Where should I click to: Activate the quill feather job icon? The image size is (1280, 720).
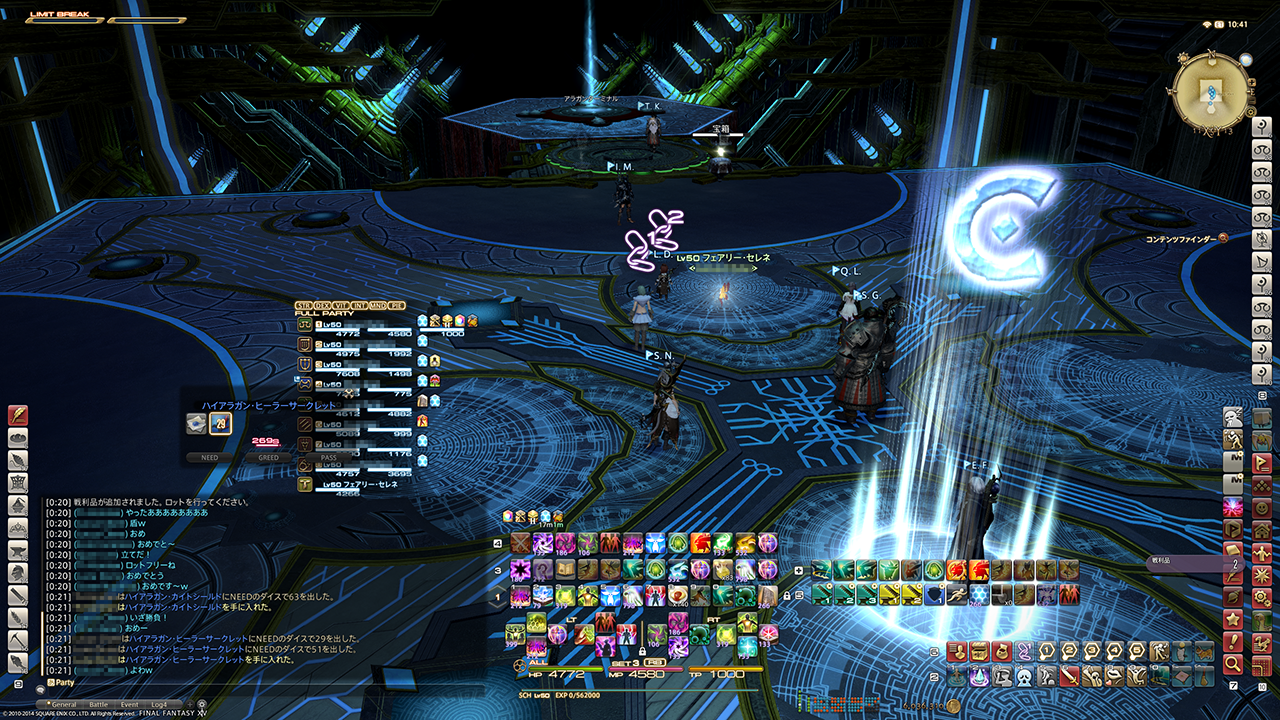(x=17, y=416)
